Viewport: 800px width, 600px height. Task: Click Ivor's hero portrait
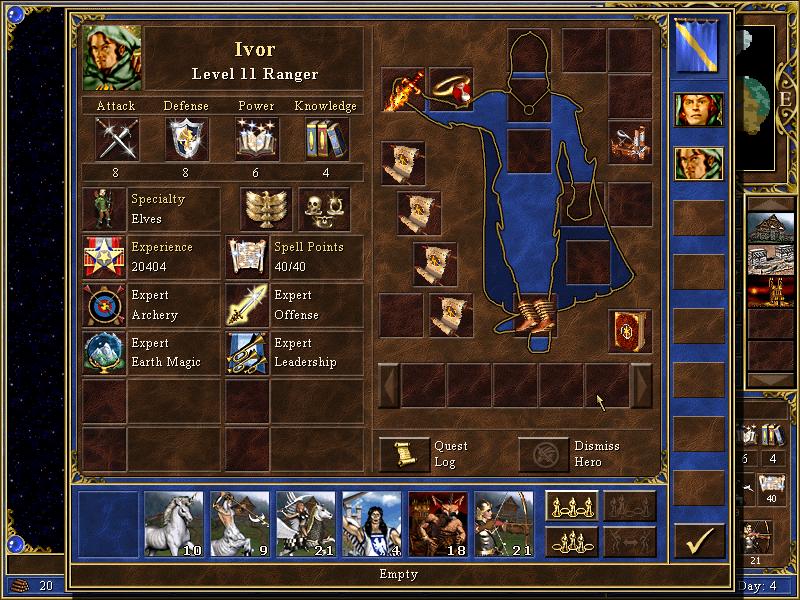click(114, 58)
